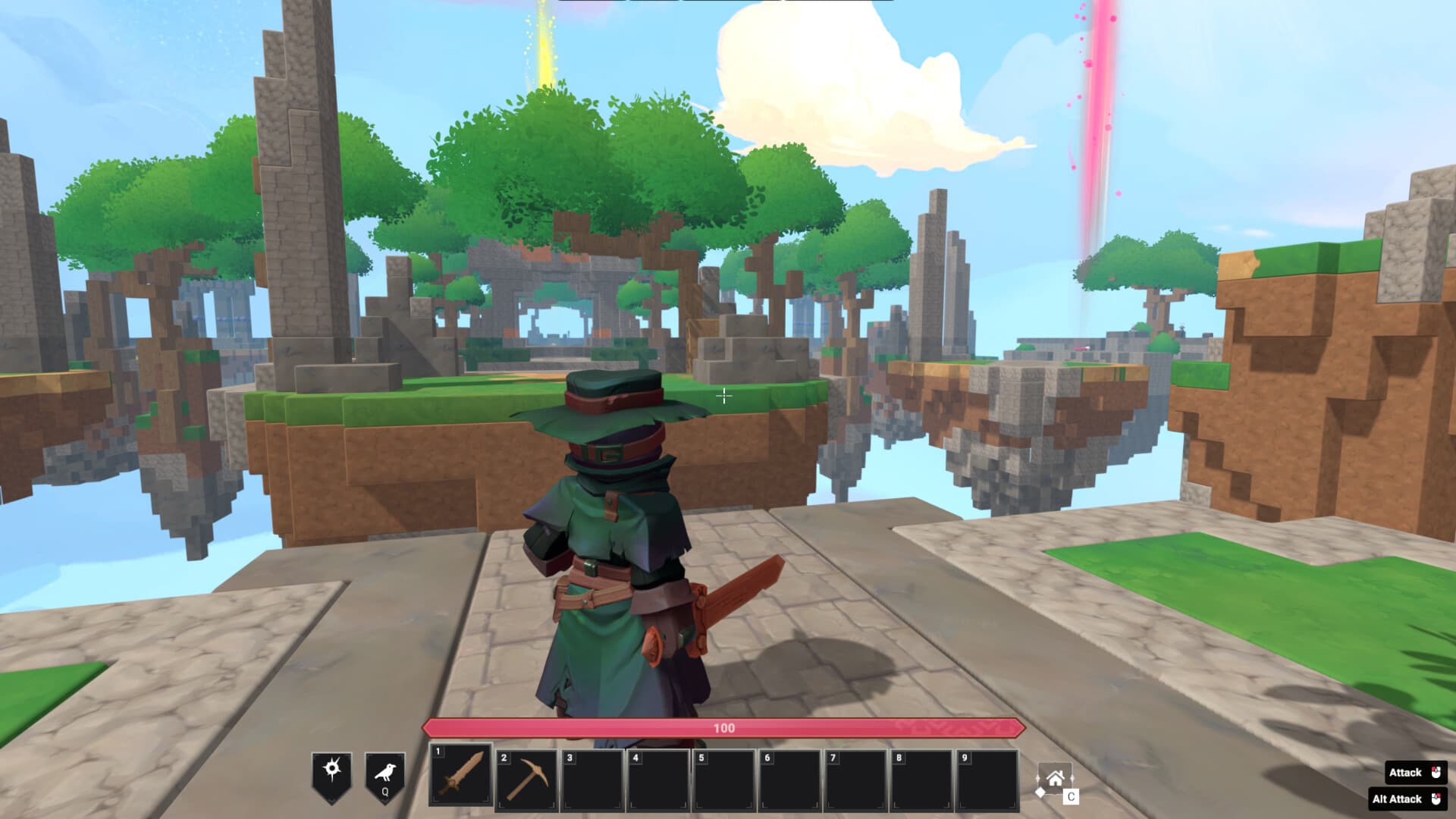Click the Attack mouse button icon

coord(1436,772)
